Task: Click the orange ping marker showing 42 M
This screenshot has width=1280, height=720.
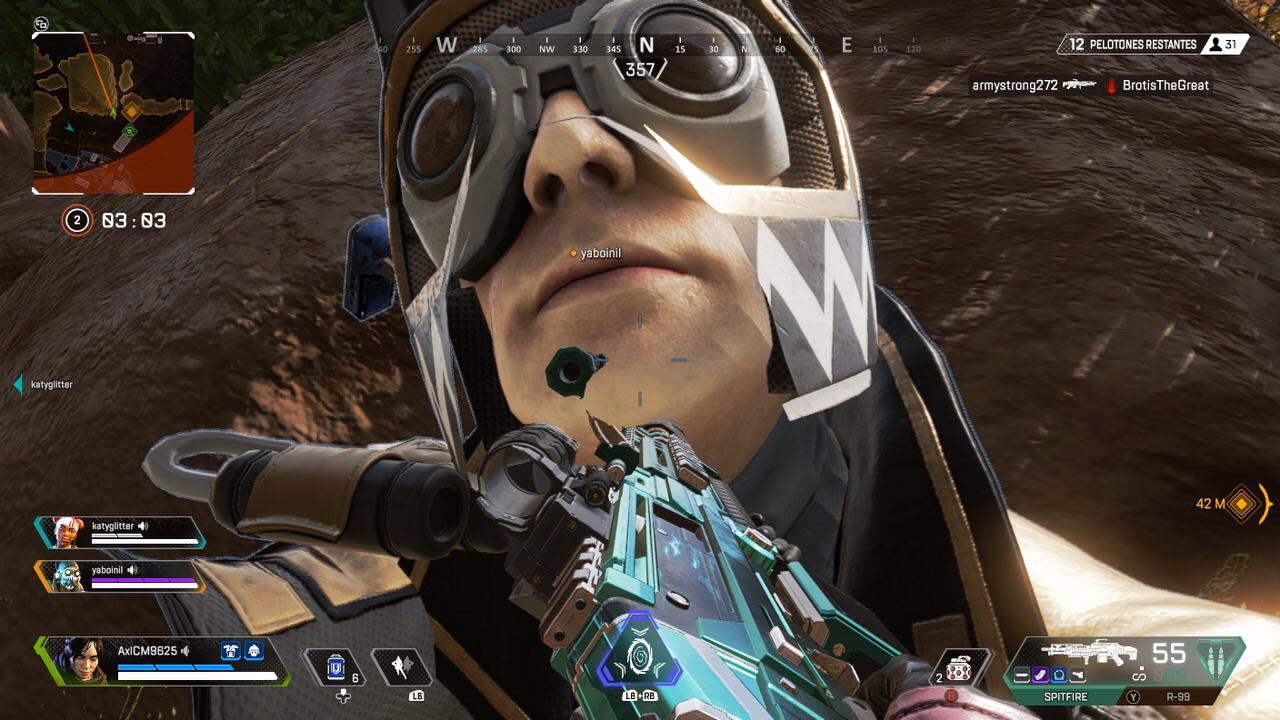Action: [1242, 504]
